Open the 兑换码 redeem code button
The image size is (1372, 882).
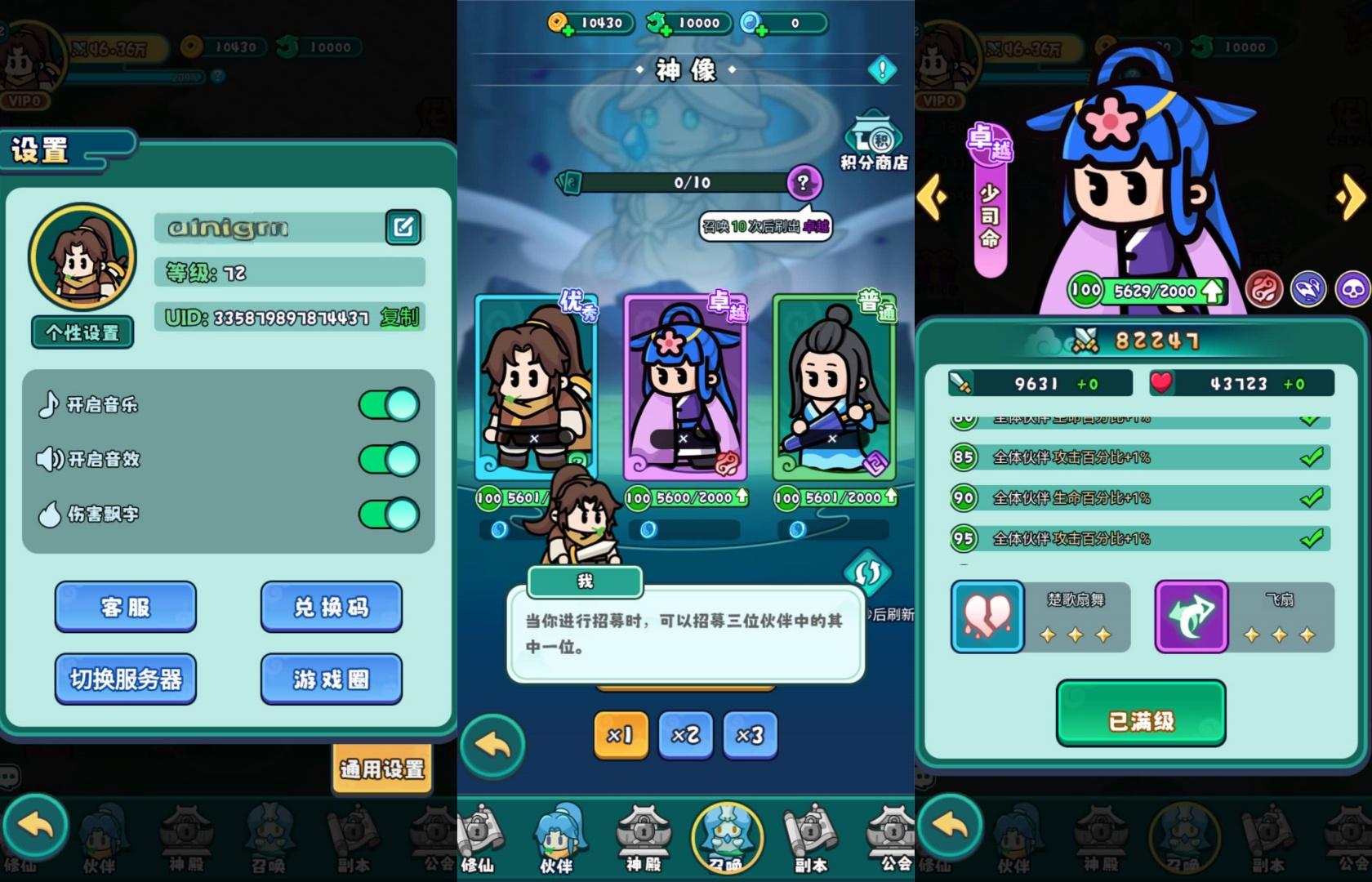tap(331, 607)
